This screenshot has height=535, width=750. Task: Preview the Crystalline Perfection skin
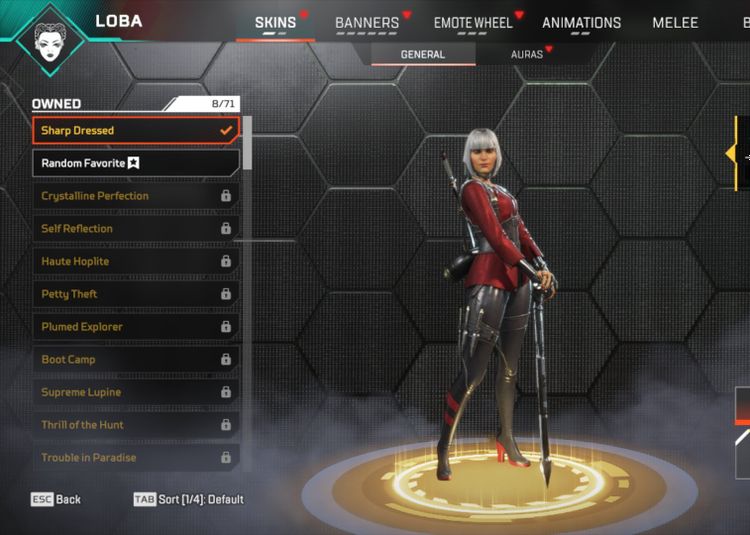[136, 196]
